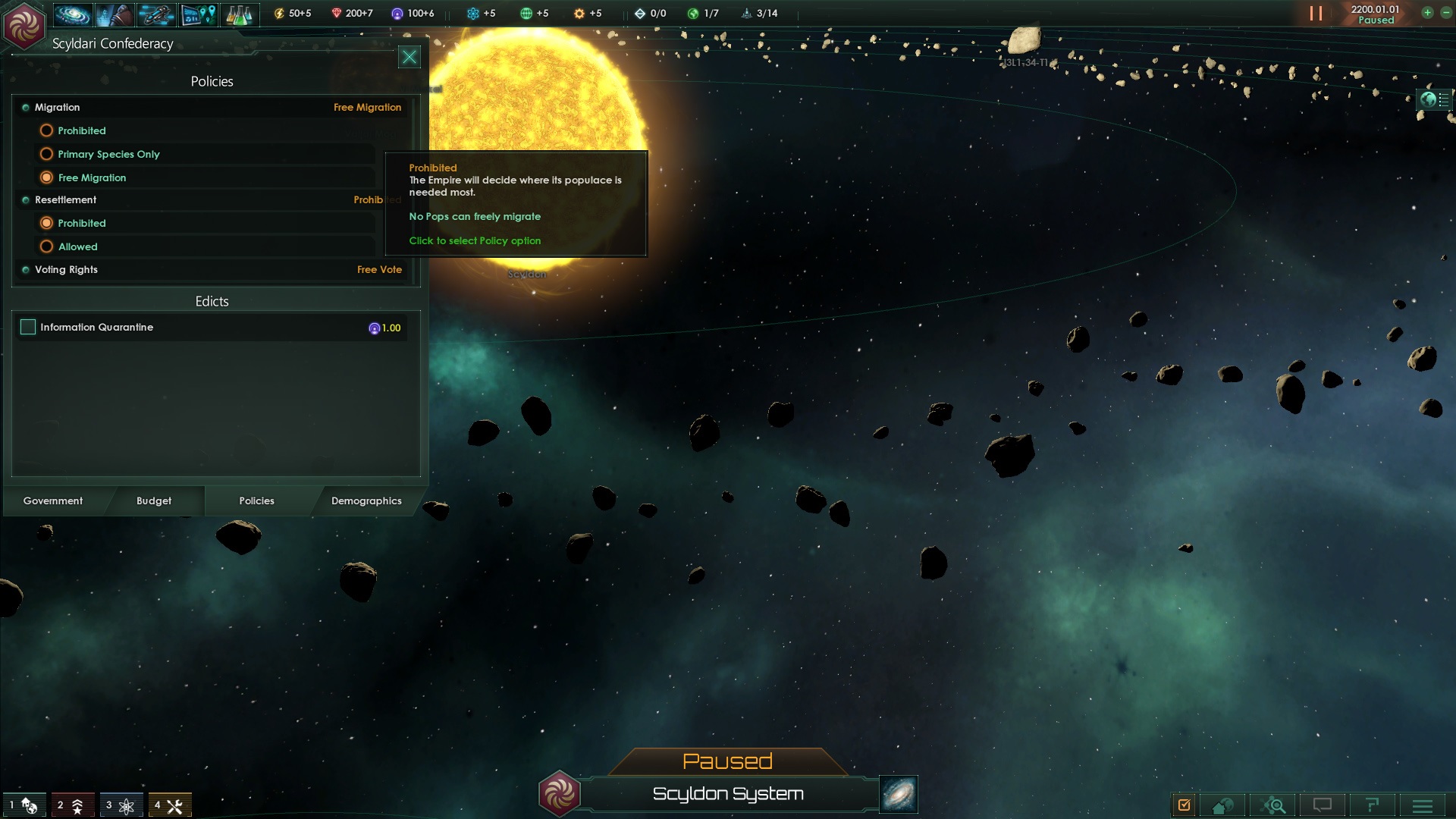Open the planet list outliner button
1456x819 pixels.
(x=1434, y=99)
